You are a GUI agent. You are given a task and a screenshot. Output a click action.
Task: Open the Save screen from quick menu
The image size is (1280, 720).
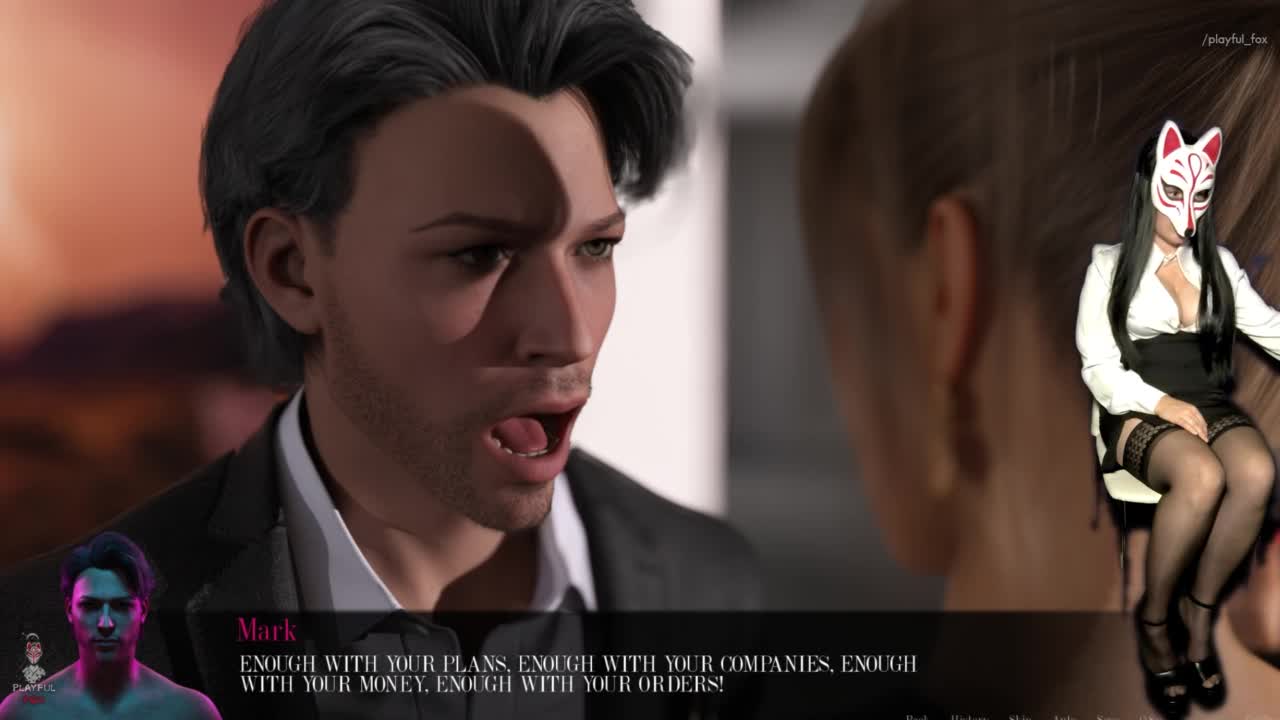tap(1107, 716)
